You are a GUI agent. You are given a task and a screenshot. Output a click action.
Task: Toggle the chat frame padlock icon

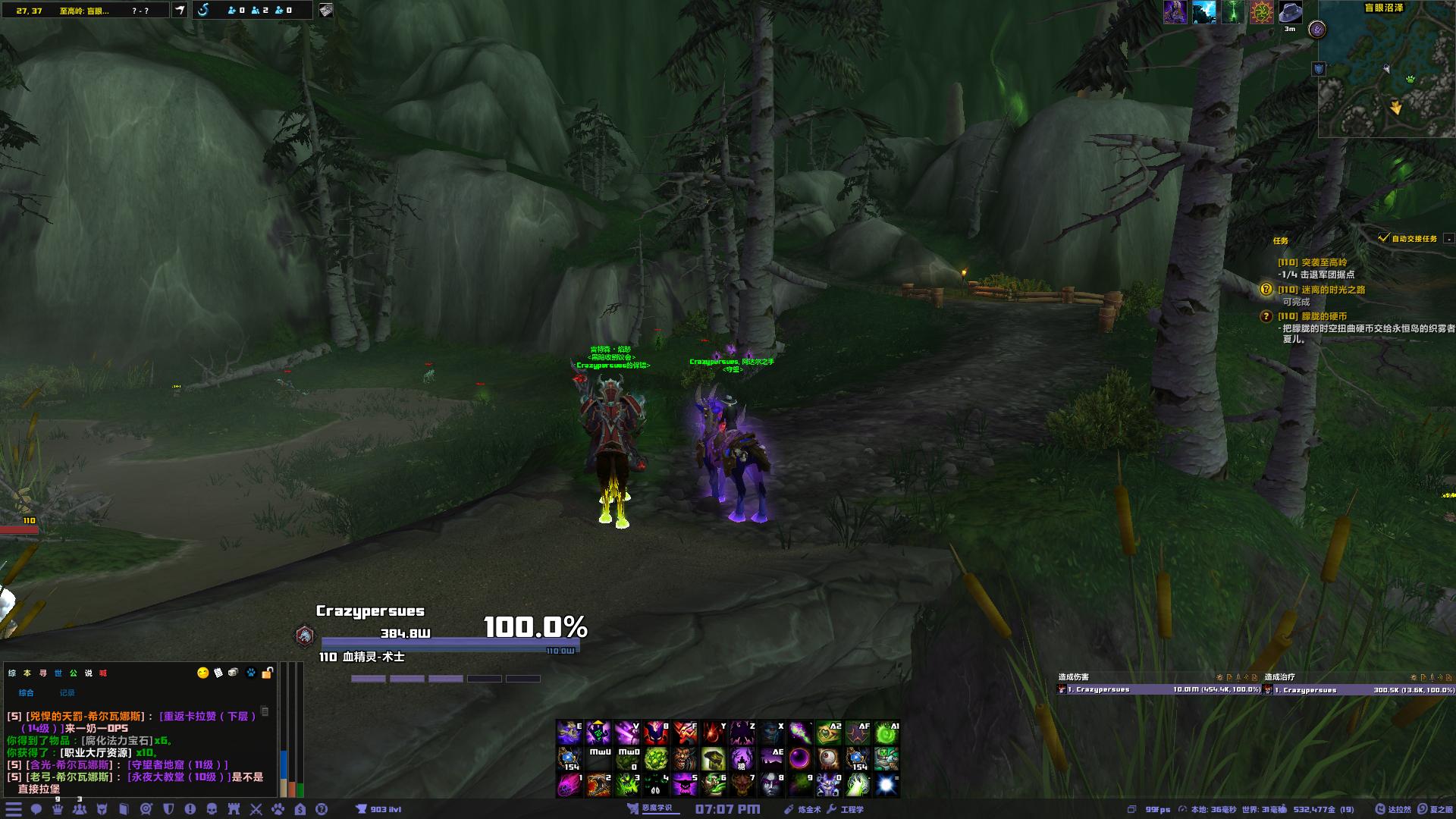[x=267, y=673]
